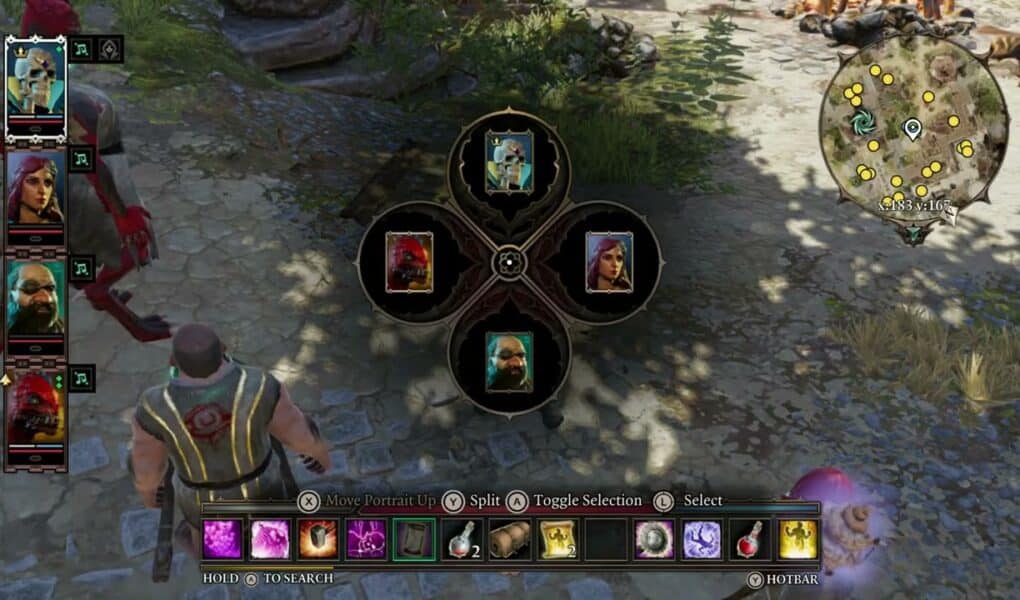Pick the red lizard card in the radial wheel
This screenshot has width=1020, height=600.
click(409, 263)
